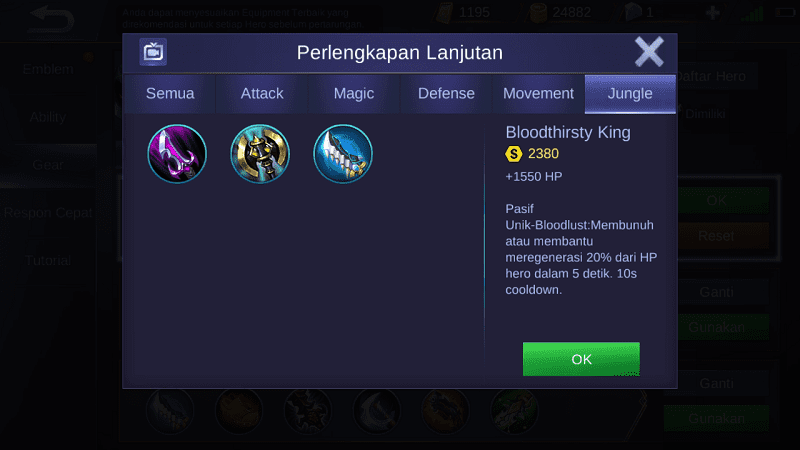Pick the gold-ringed trident jungle item
The width and height of the screenshot is (800, 450).
260,154
